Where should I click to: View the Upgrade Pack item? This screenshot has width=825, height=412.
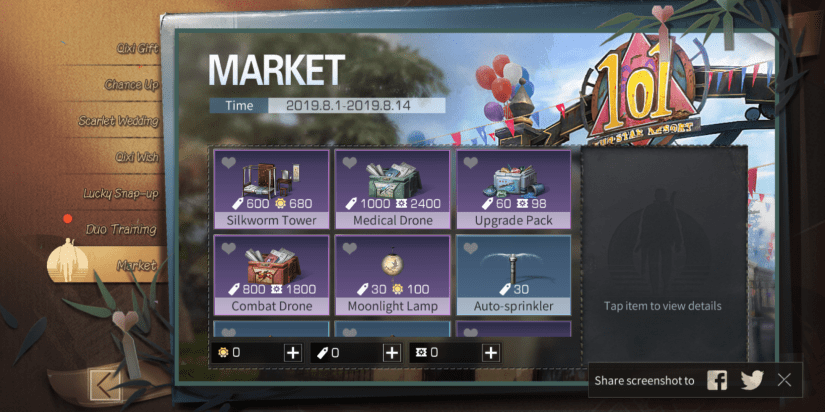pos(514,189)
